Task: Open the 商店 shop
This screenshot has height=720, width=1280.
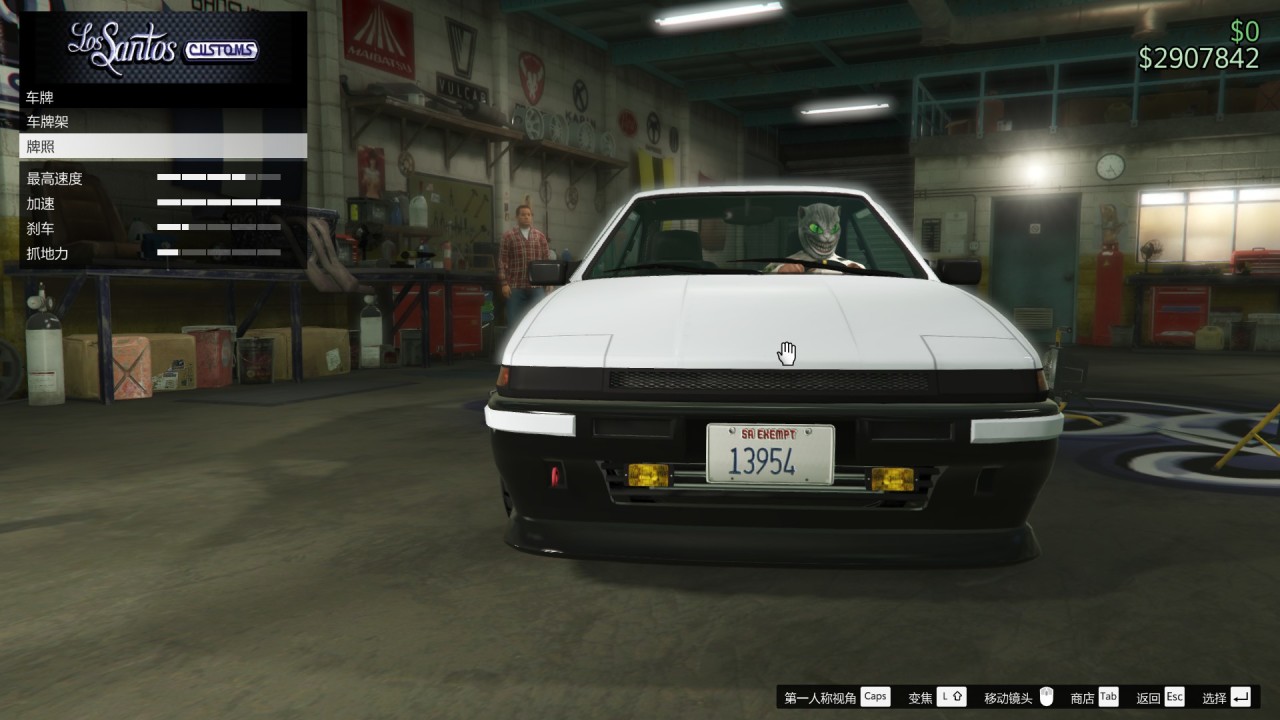Action: coord(1082,696)
